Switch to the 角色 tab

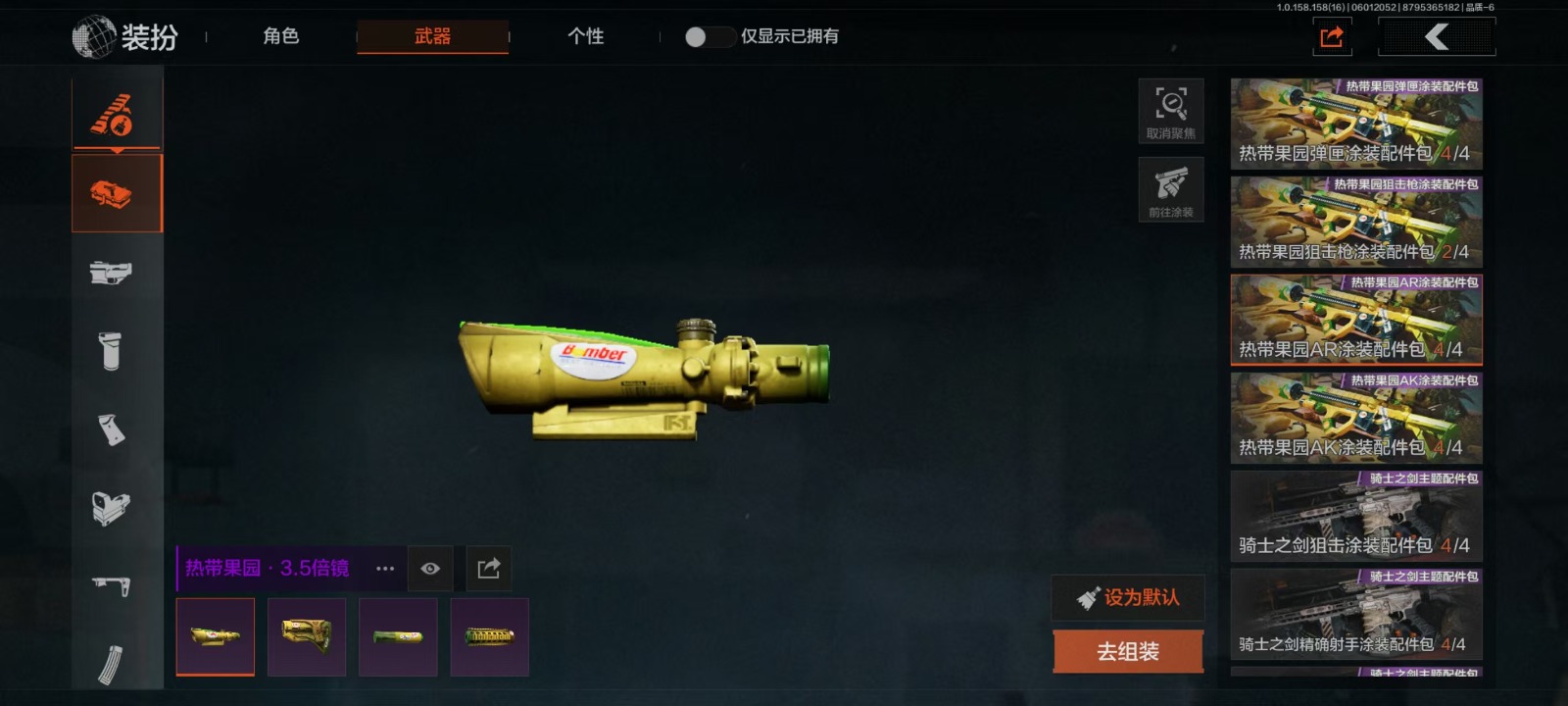[x=280, y=36]
